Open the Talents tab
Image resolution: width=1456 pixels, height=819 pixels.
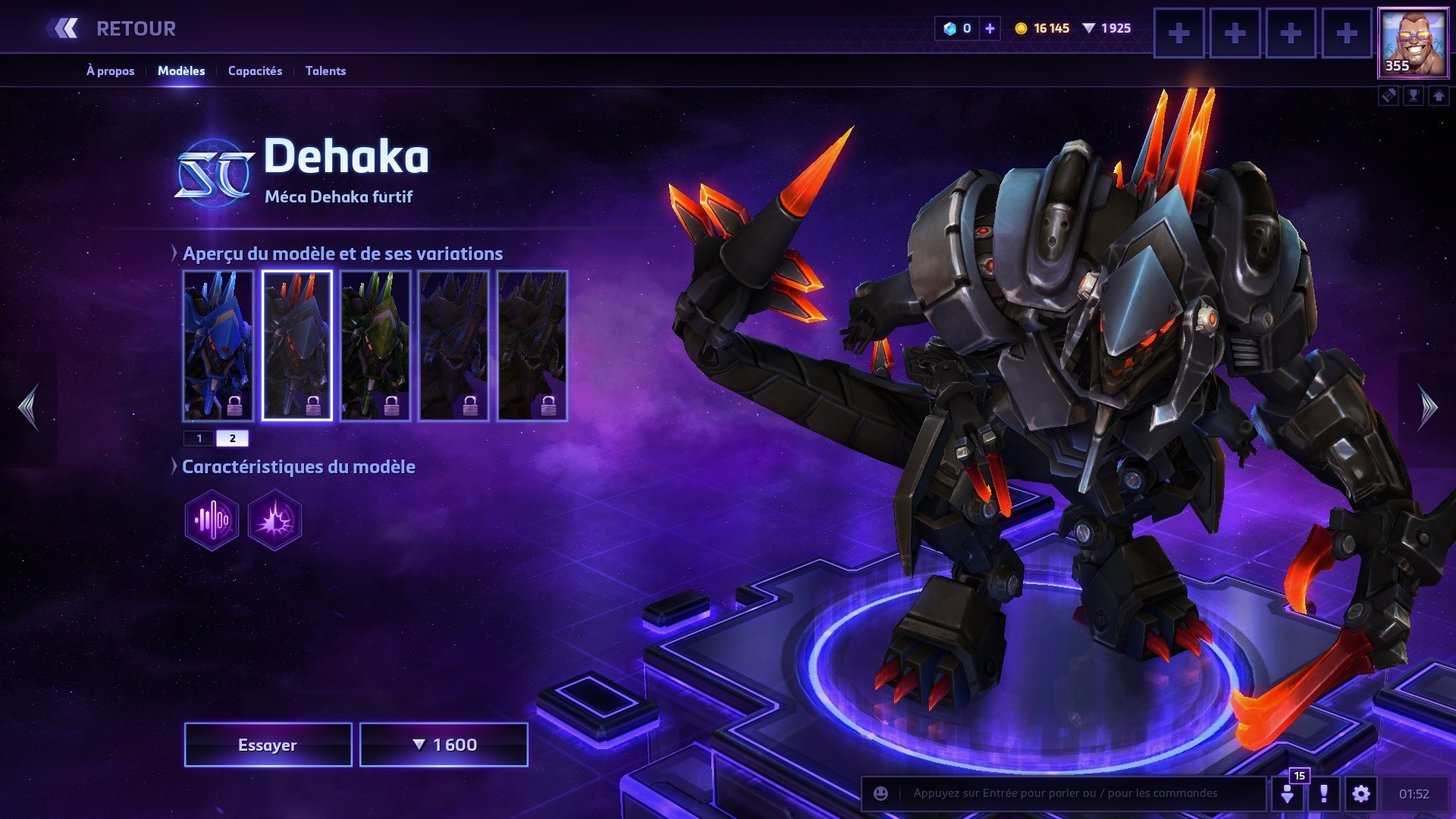[325, 71]
